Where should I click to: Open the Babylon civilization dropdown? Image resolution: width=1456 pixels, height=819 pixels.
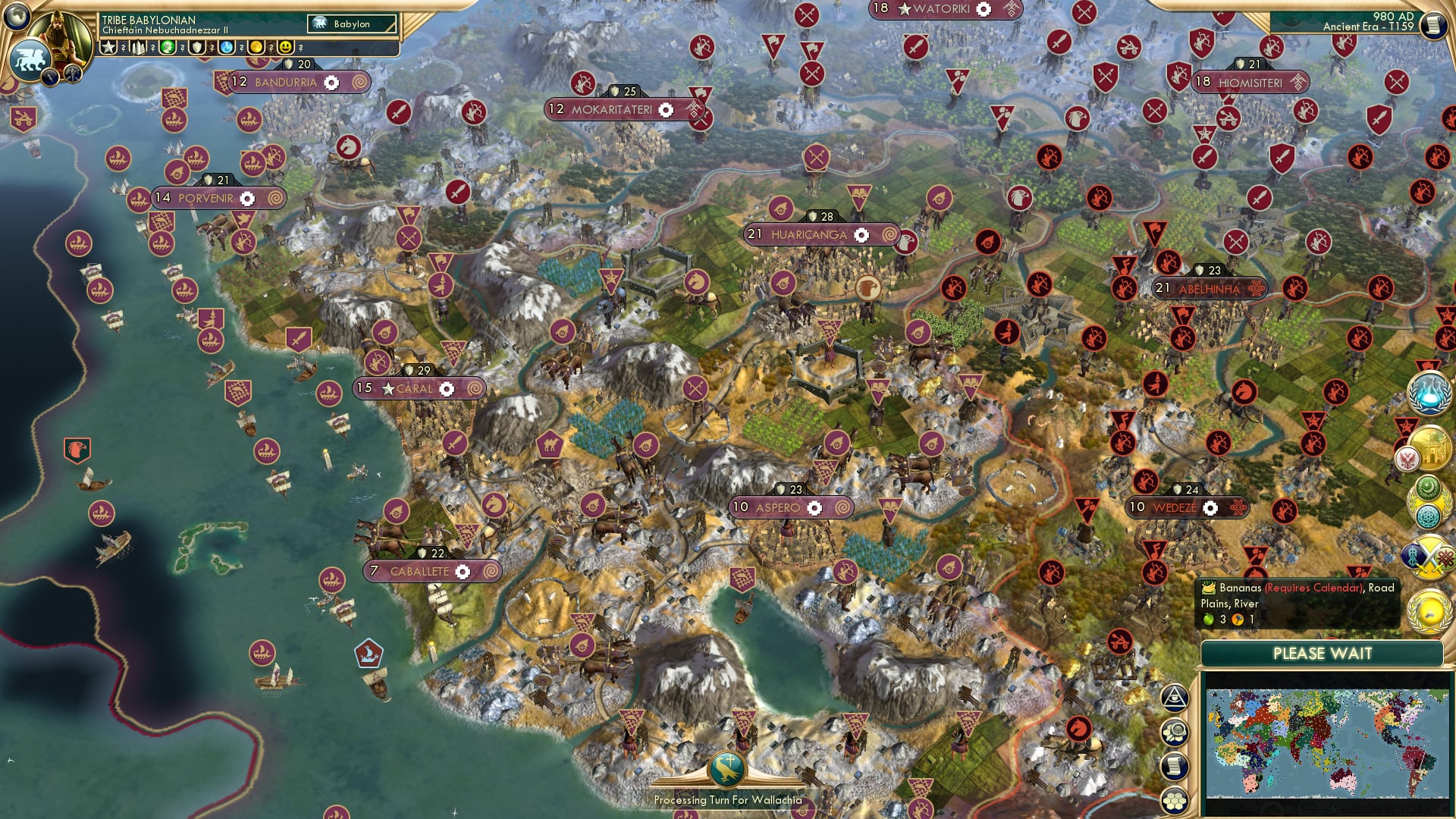pos(350,24)
